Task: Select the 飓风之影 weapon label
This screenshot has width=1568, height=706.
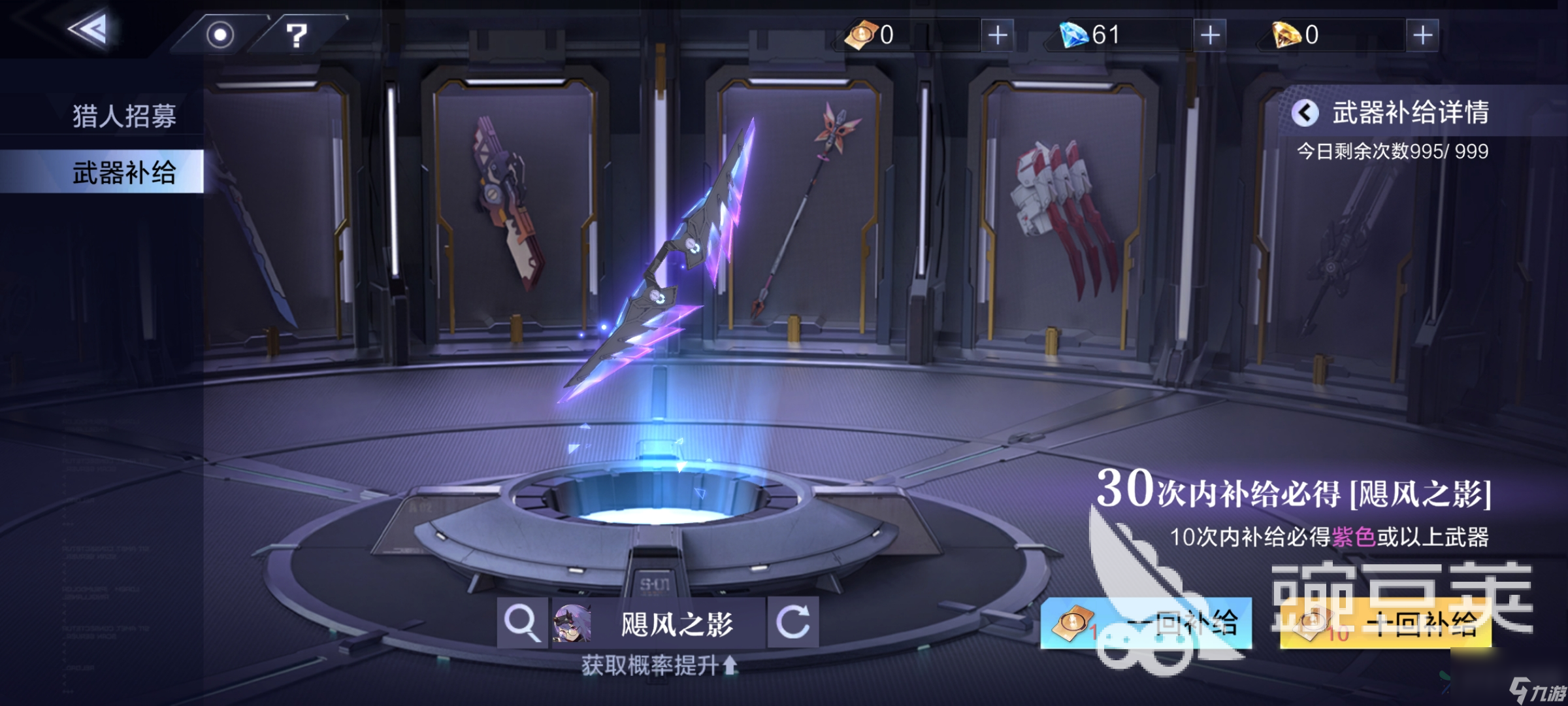Action: [676, 624]
